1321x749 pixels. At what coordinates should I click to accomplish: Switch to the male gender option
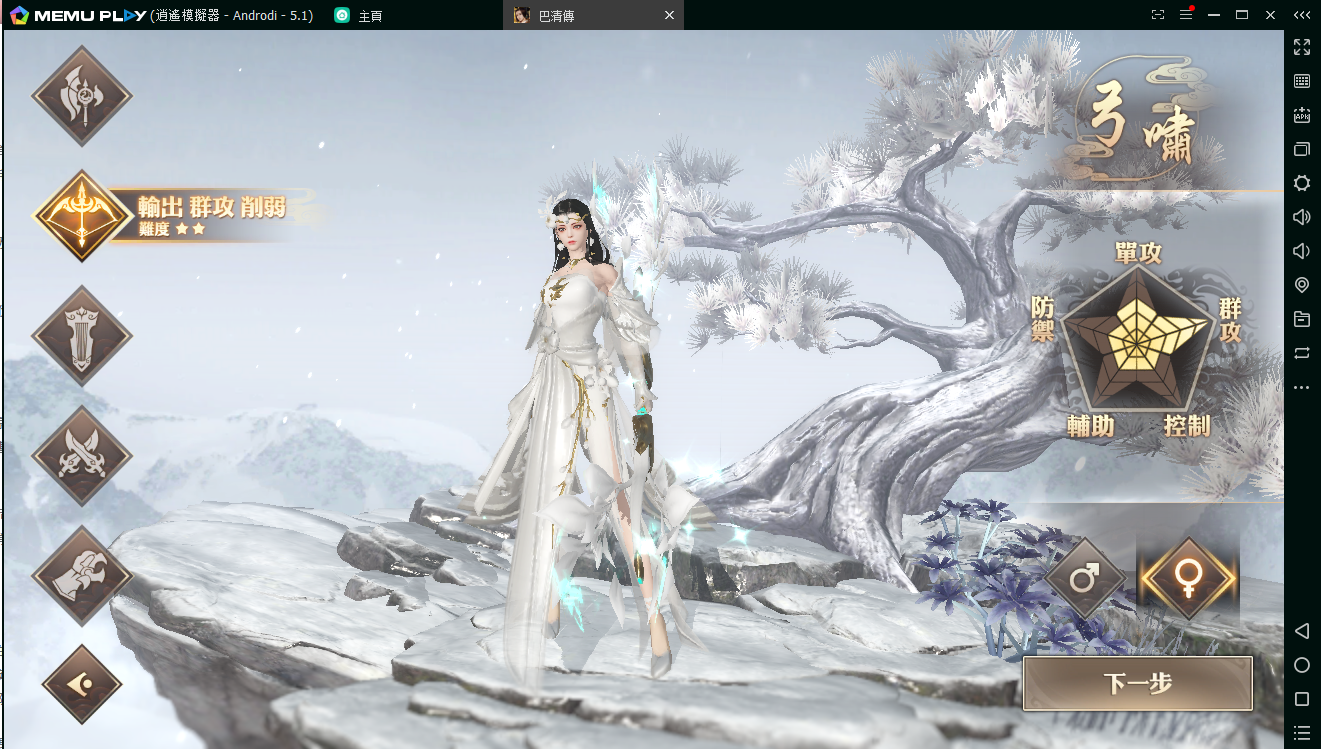(x=1086, y=577)
